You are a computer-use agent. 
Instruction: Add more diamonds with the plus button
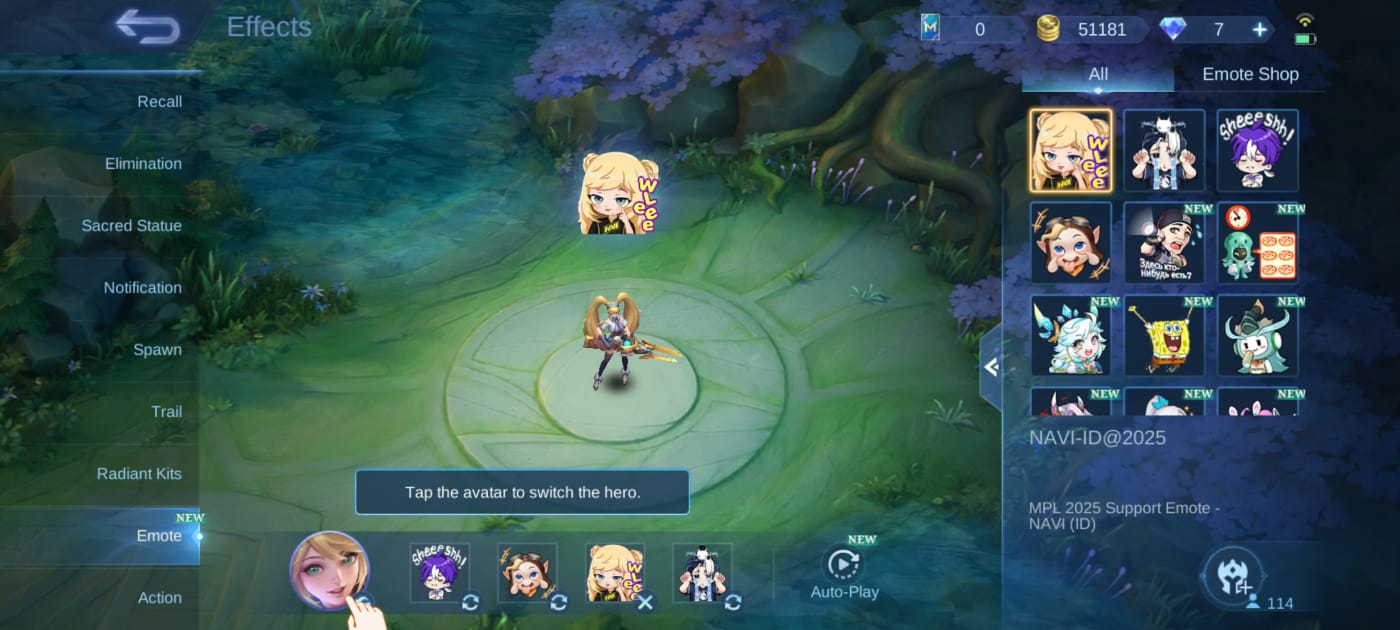tap(1260, 29)
